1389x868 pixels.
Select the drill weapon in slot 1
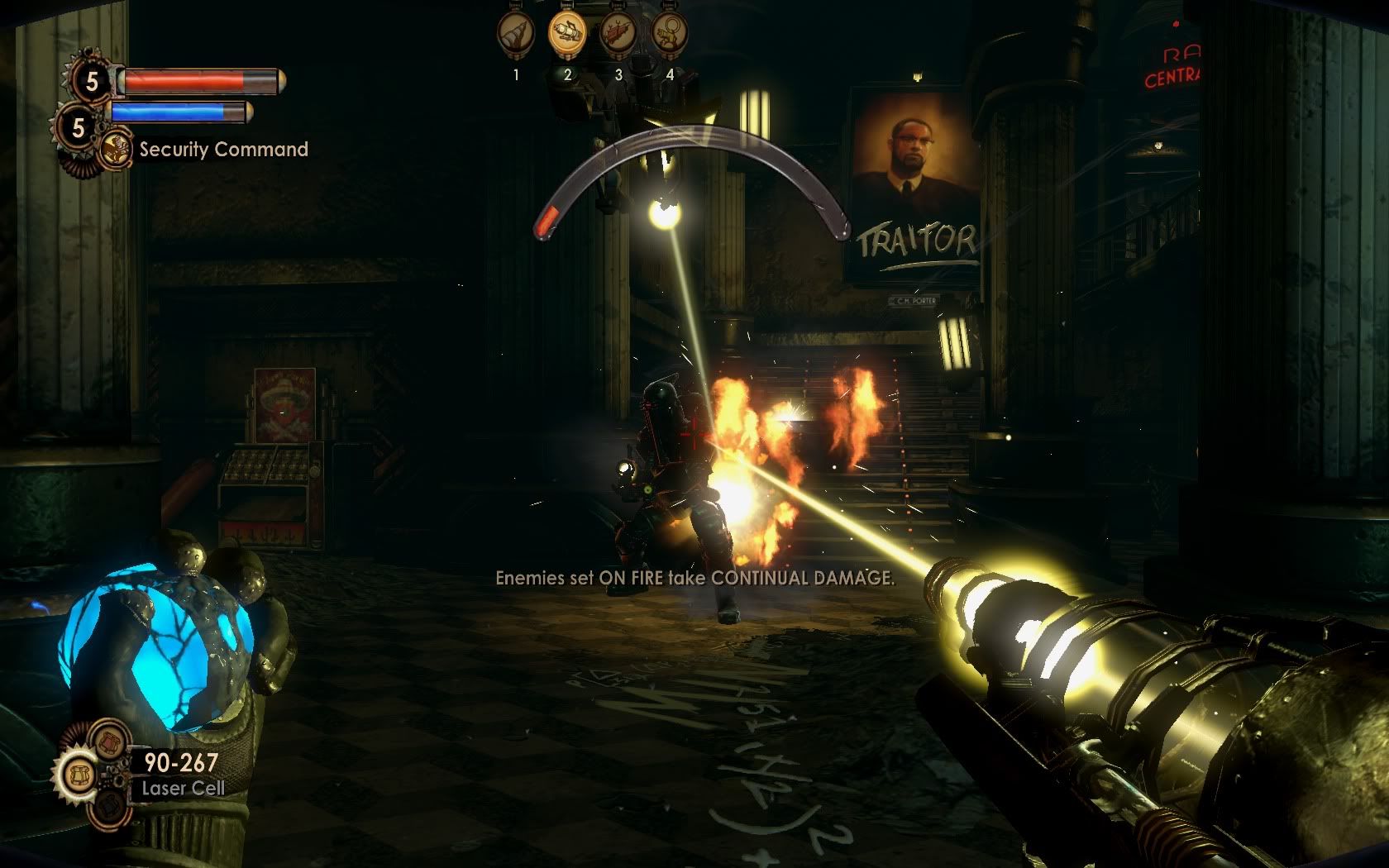click(x=516, y=36)
